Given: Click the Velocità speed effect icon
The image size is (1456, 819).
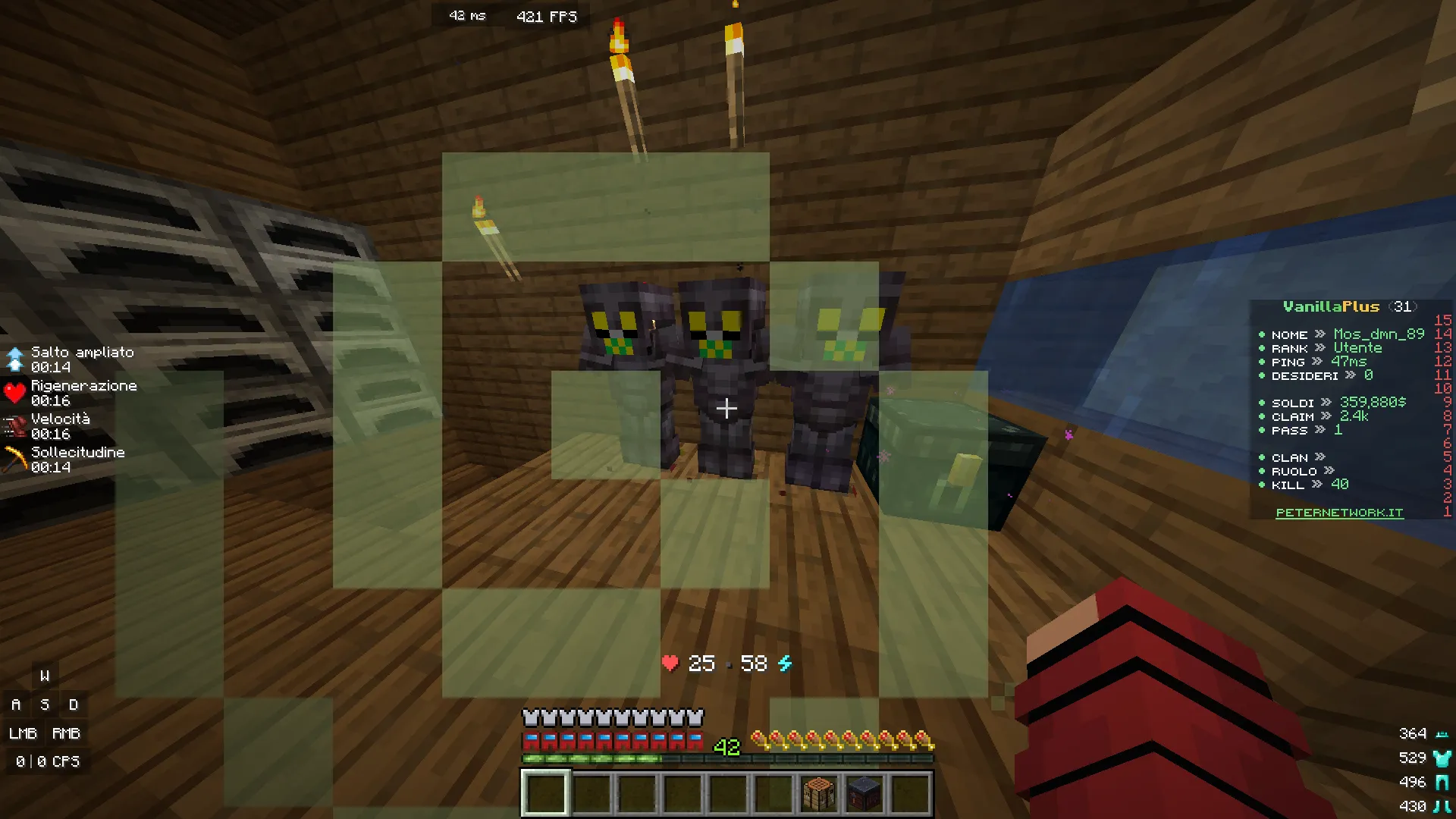Looking at the screenshot, I should (14, 425).
